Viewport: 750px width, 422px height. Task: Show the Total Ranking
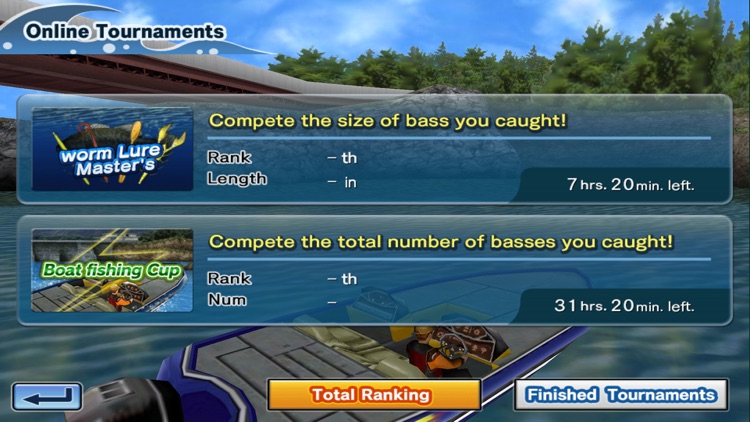point(373,395)
